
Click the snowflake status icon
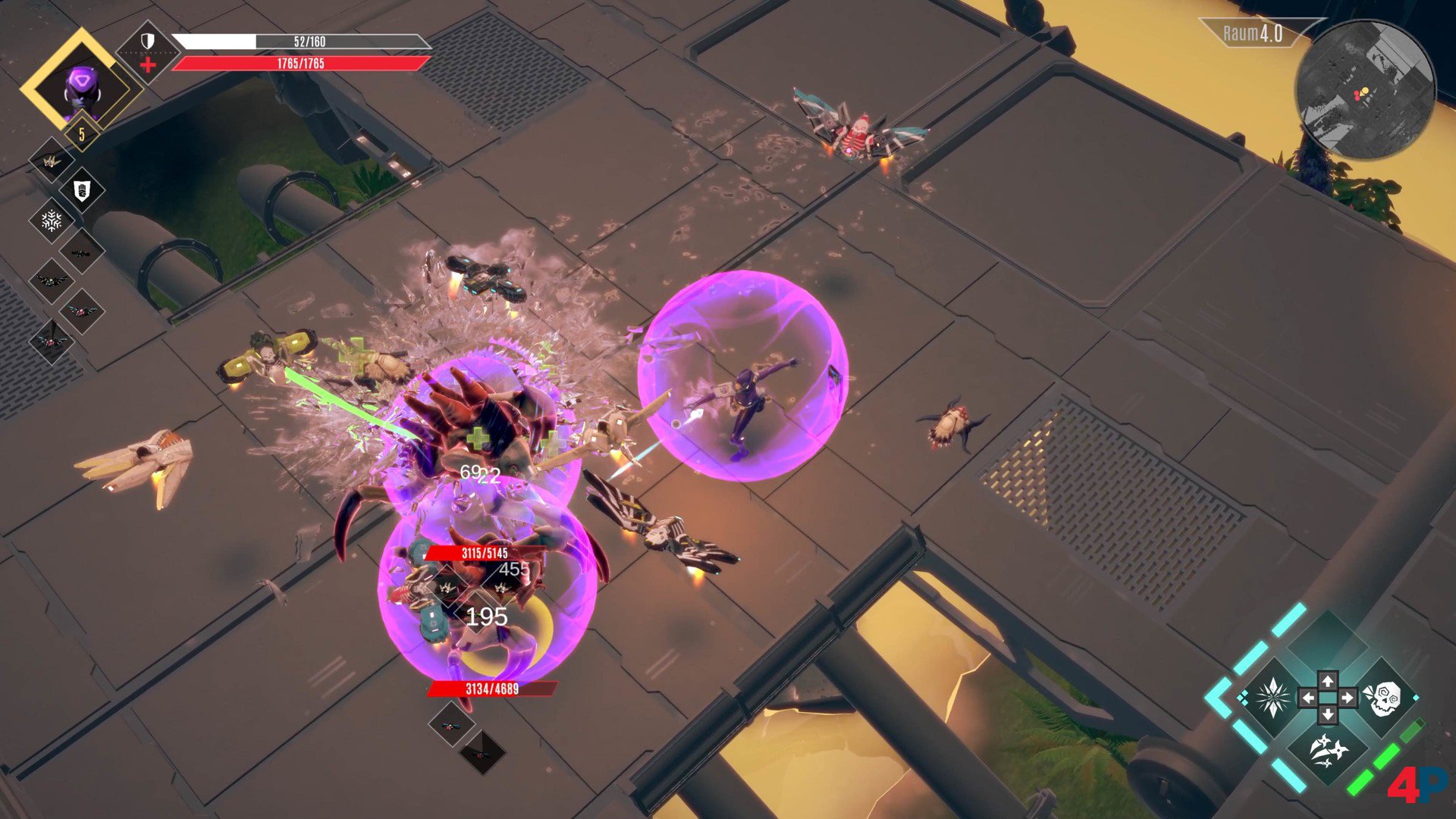[x=51, y=221]
